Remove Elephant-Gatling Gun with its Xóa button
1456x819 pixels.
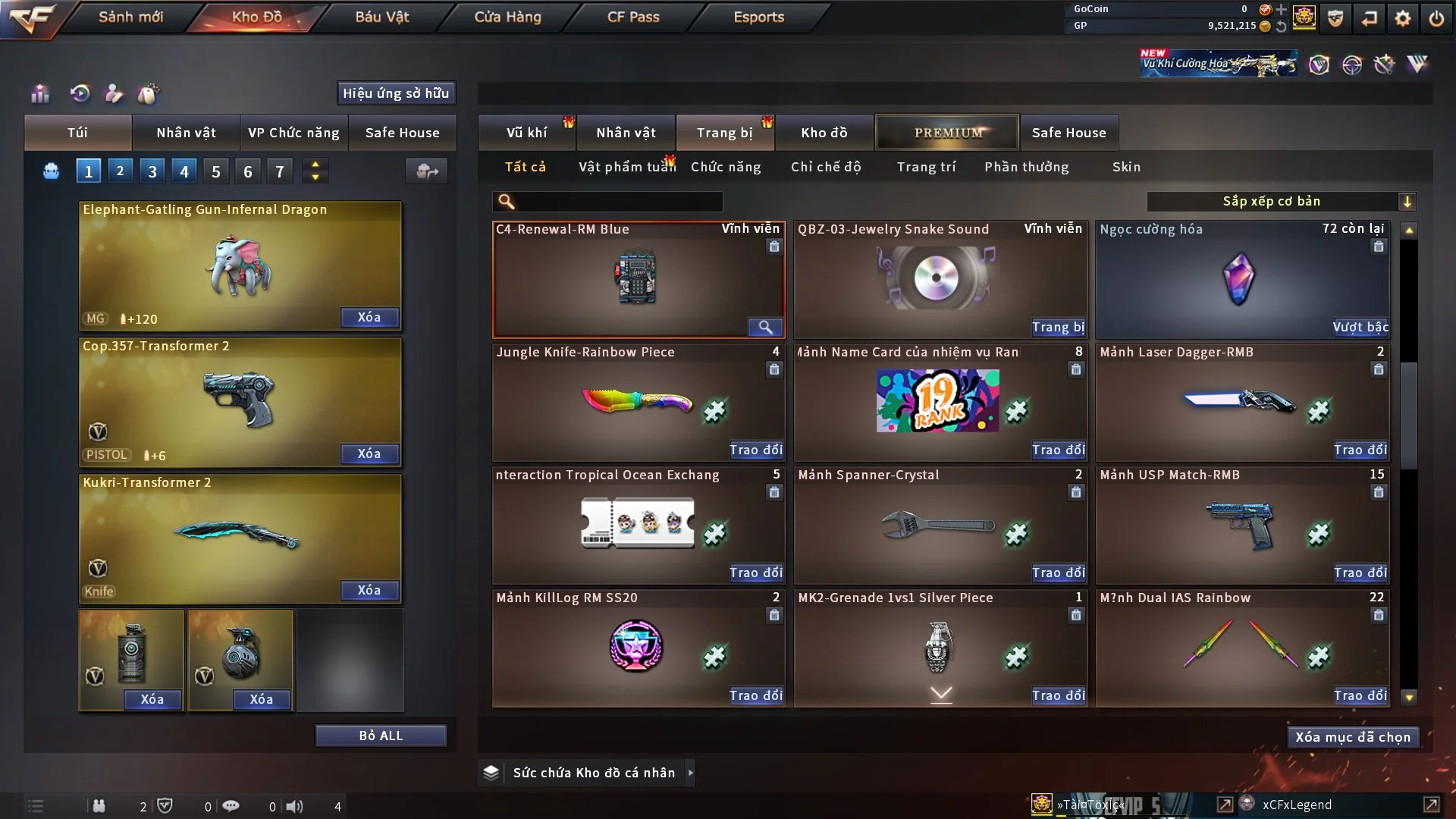[369, 317]
